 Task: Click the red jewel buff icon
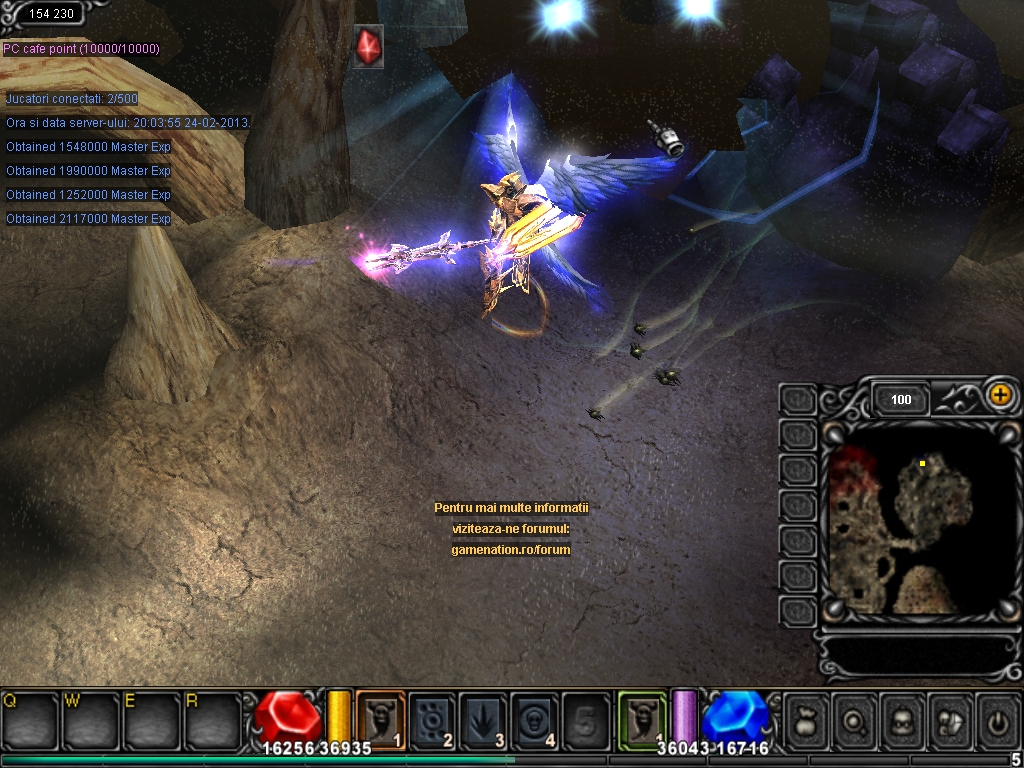click(368, 47)
